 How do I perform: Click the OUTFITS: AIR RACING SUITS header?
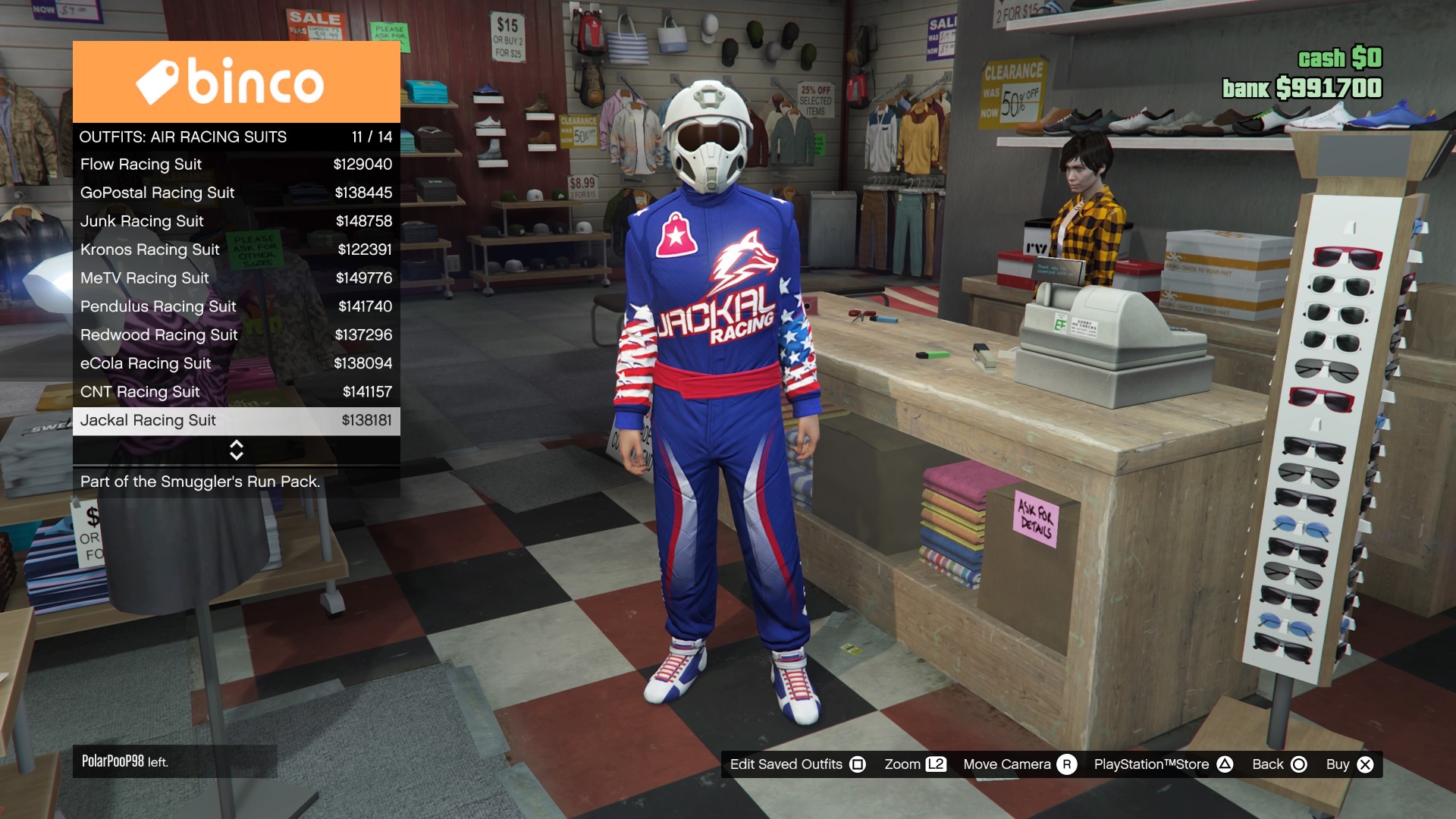tap(183, 136)
